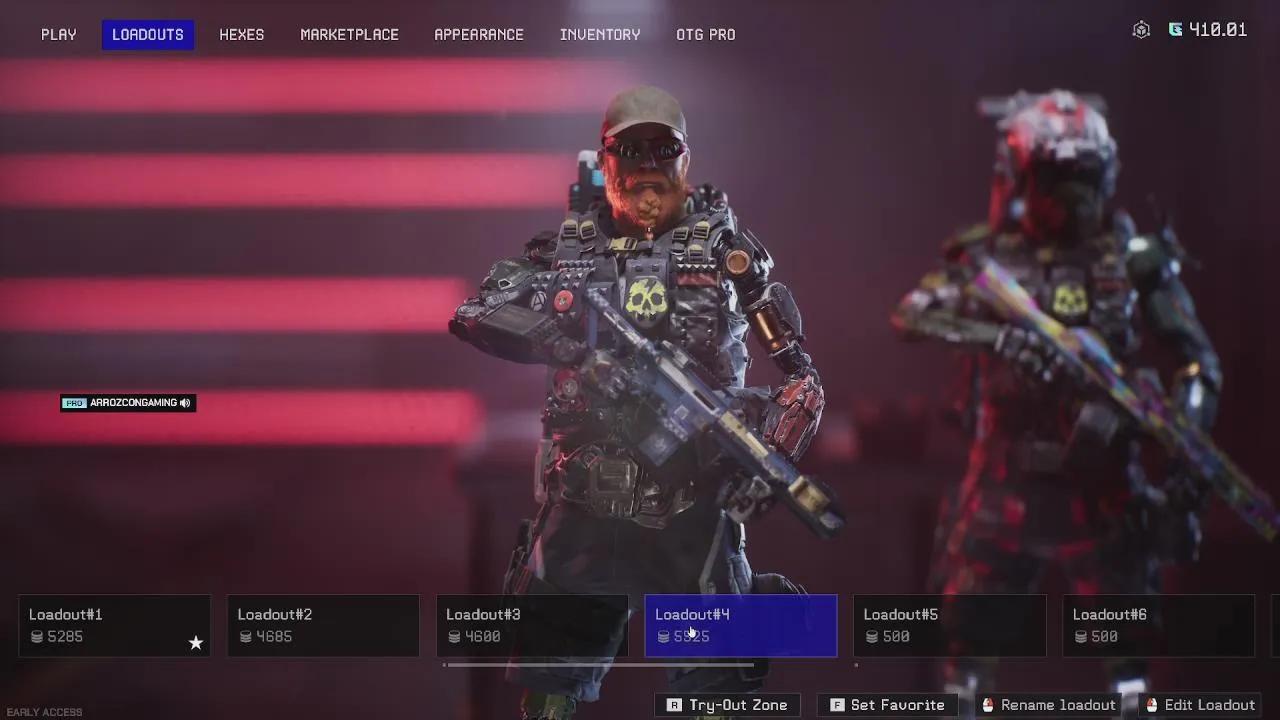Viewport: 1280px width, 720px height.
Task: Click the R keybind icon on Try-Out Zone
Action: pos(673,705)
